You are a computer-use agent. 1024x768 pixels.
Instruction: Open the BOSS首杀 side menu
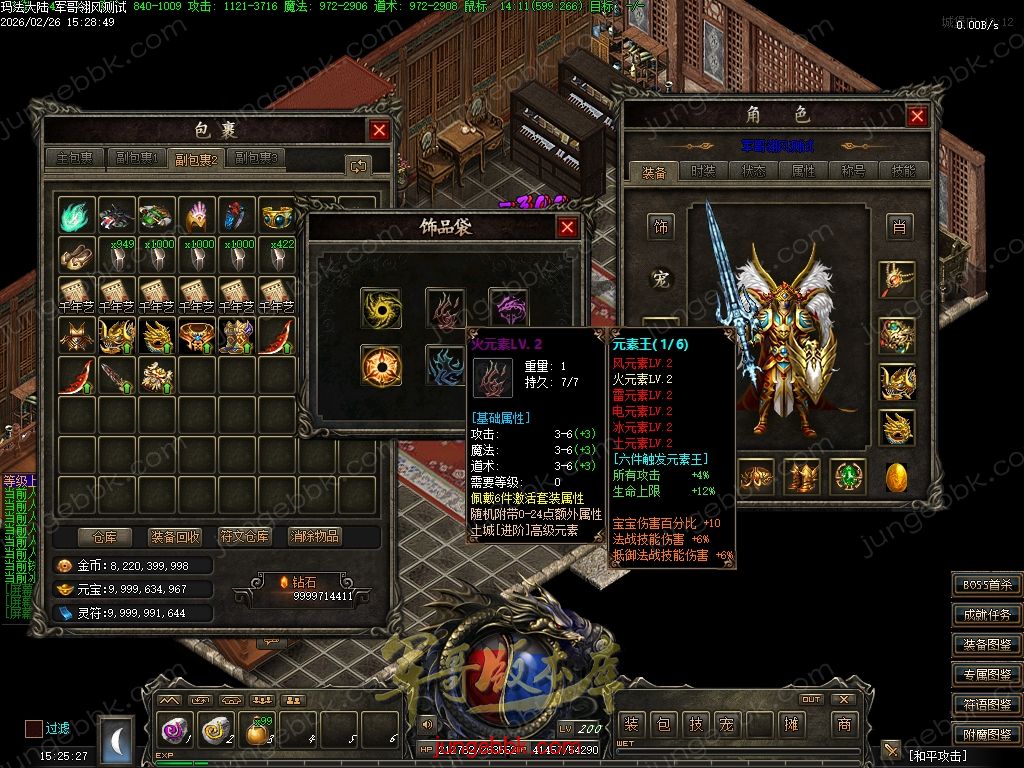tap(987, 586)
